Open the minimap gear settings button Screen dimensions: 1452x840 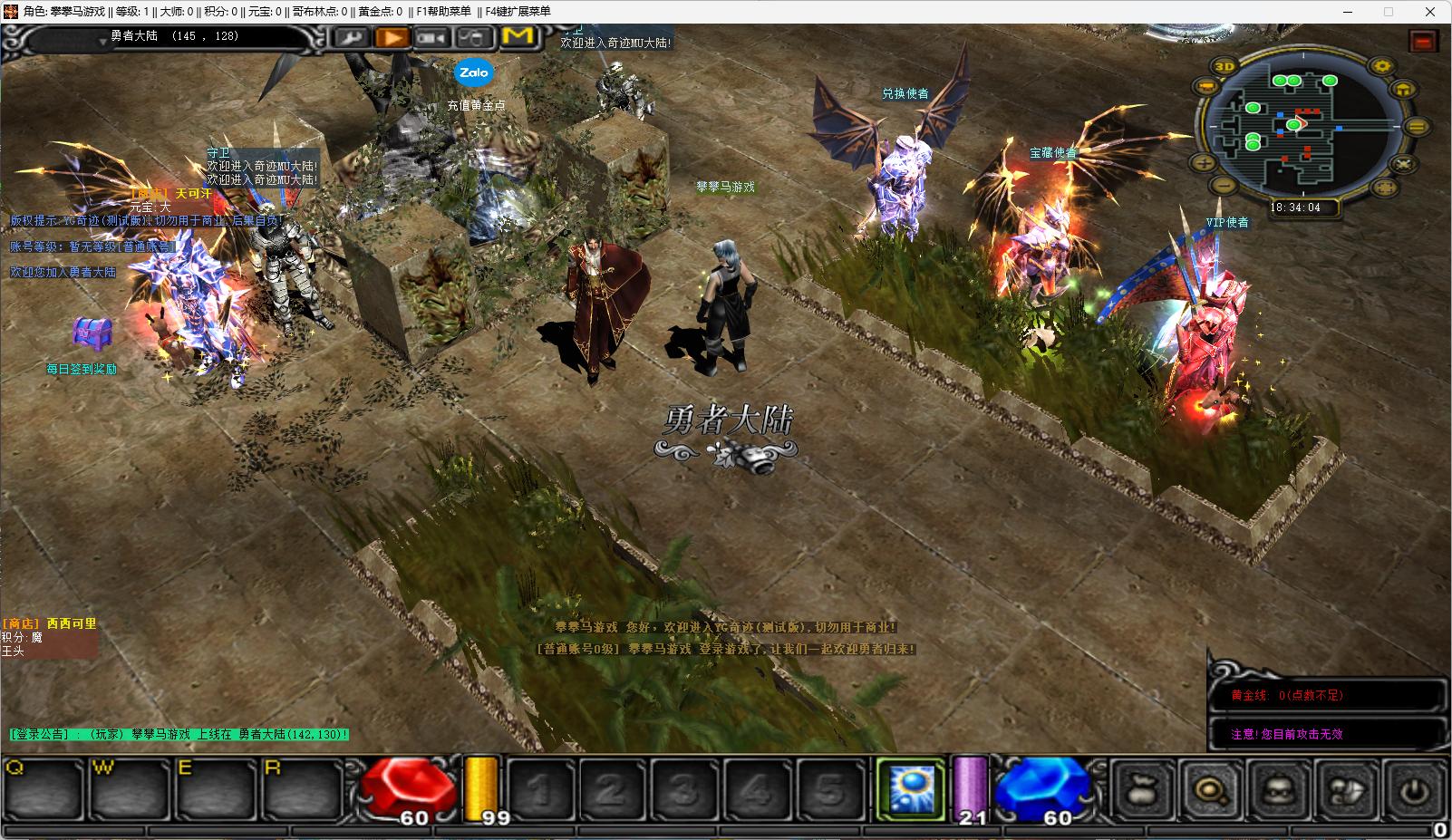tap(1381, 66)
